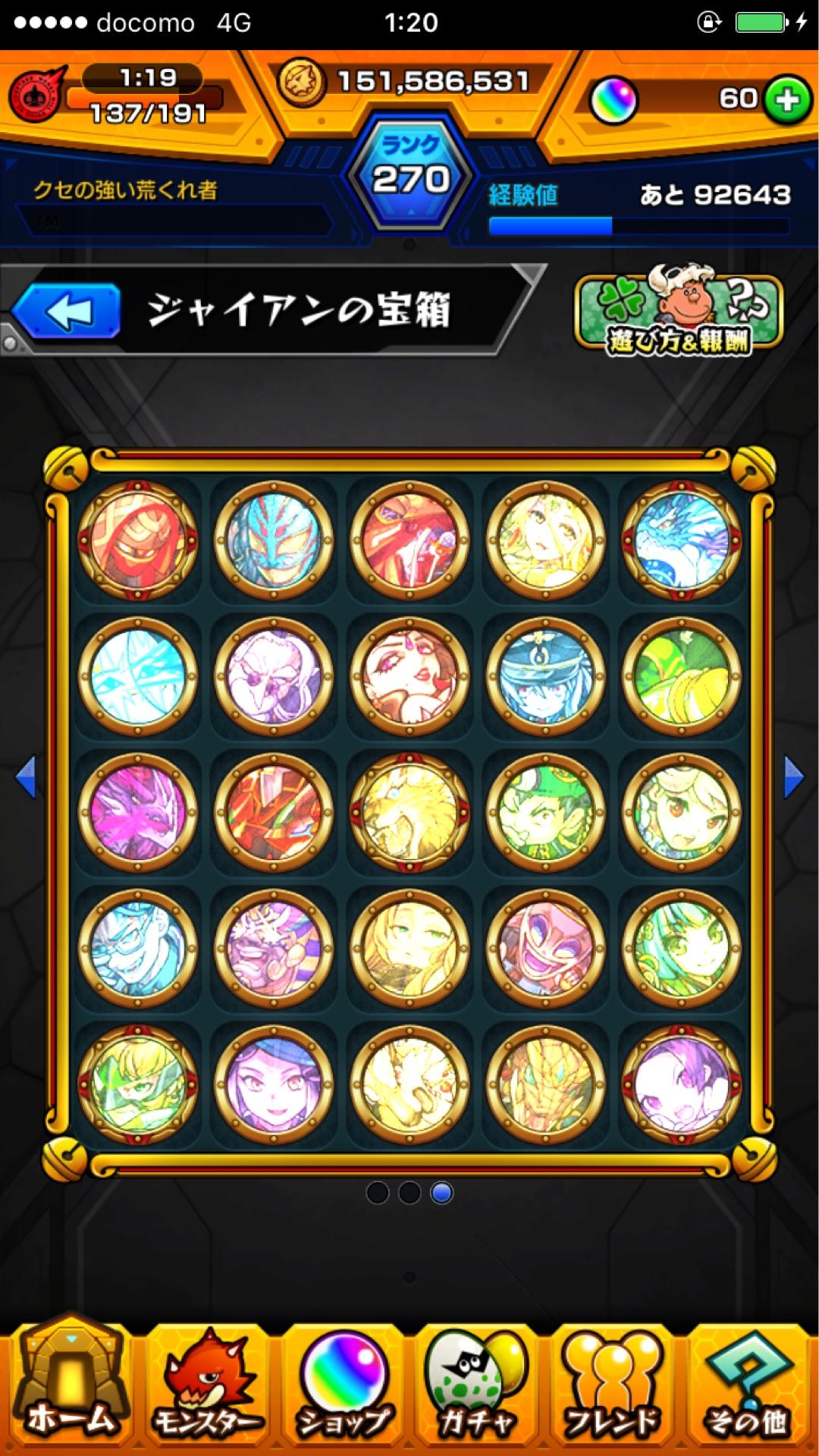Select the purple-haired girl with hat medal
This screenshot has height=1456, width=819.
[274, 1084]
